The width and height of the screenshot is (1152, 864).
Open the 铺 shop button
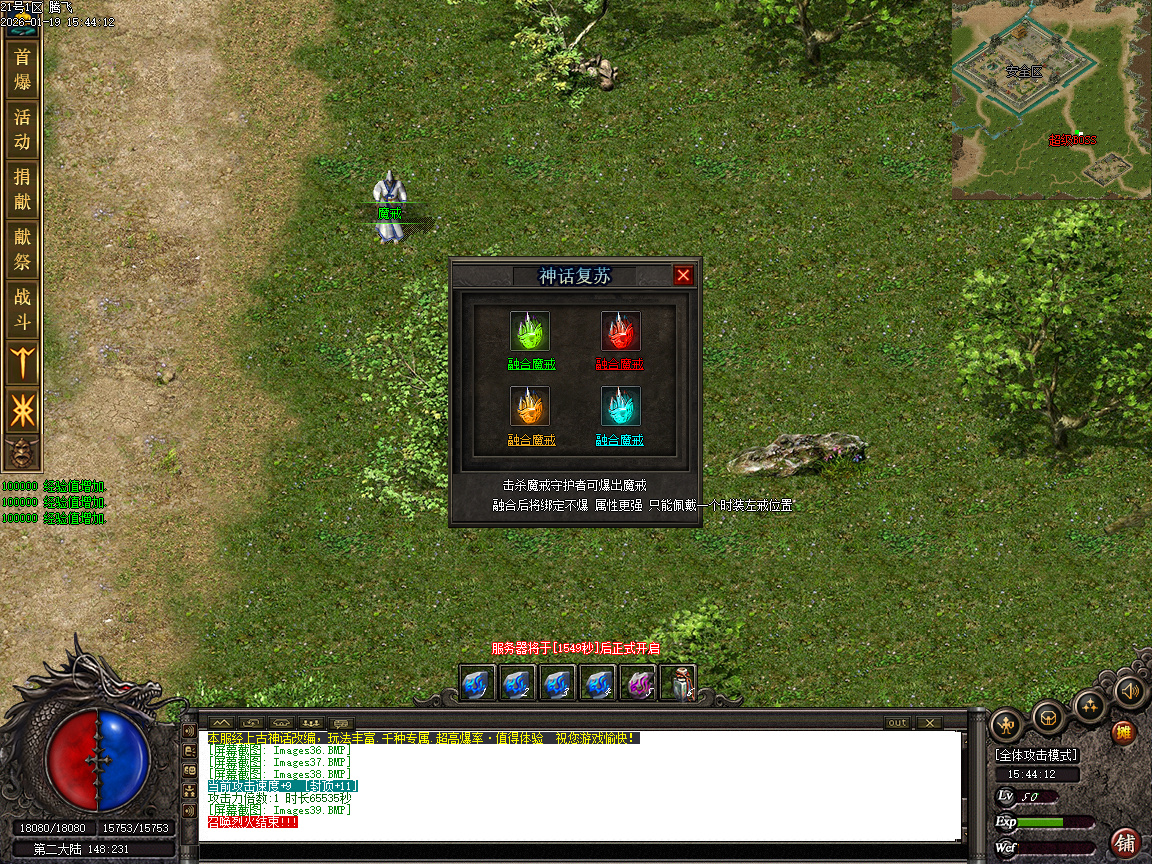click(x=1126, y=842)
